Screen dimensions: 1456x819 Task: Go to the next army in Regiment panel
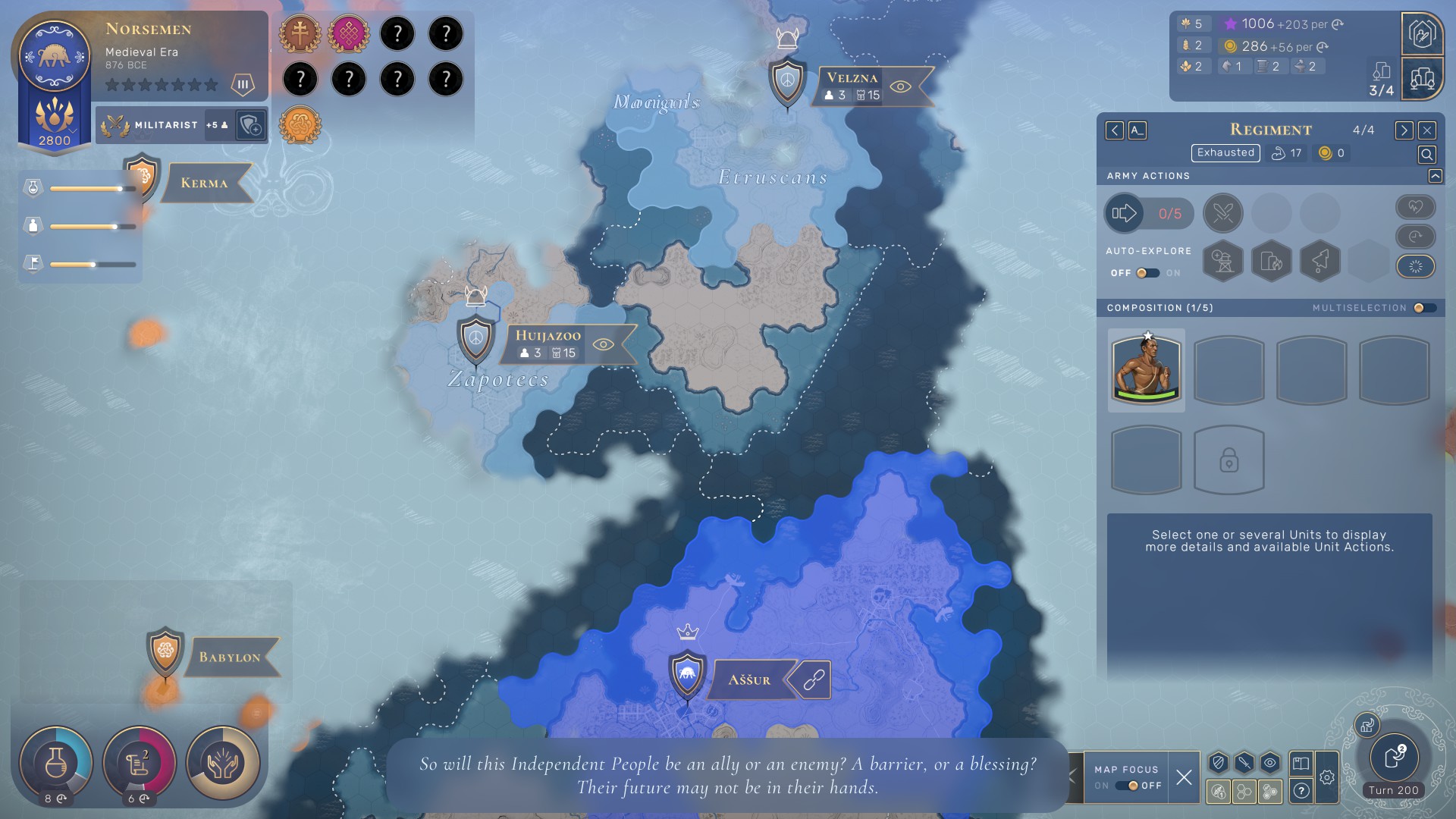click(1404, 130)
